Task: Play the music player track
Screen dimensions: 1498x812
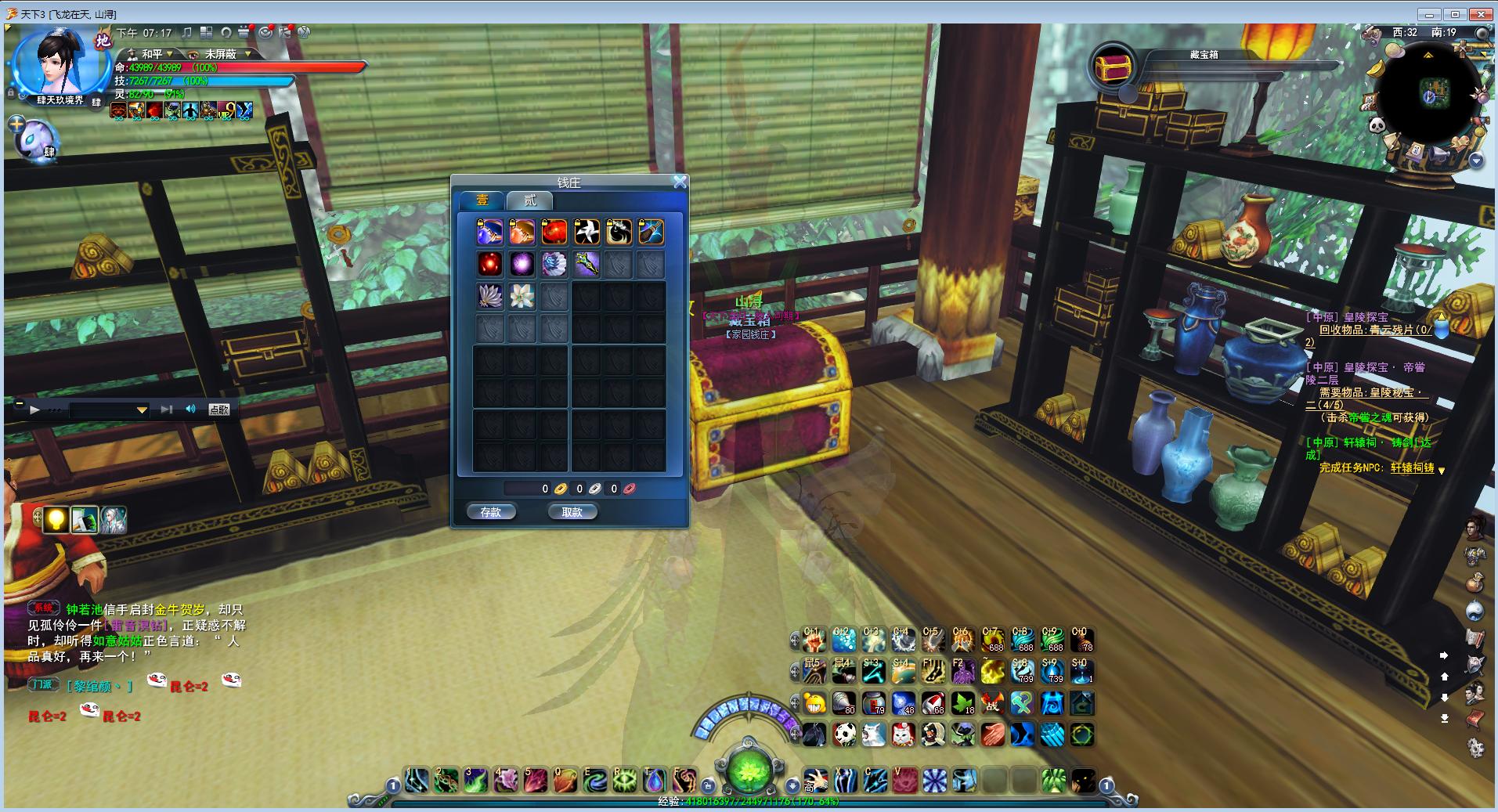Action: tap(34, 410)
